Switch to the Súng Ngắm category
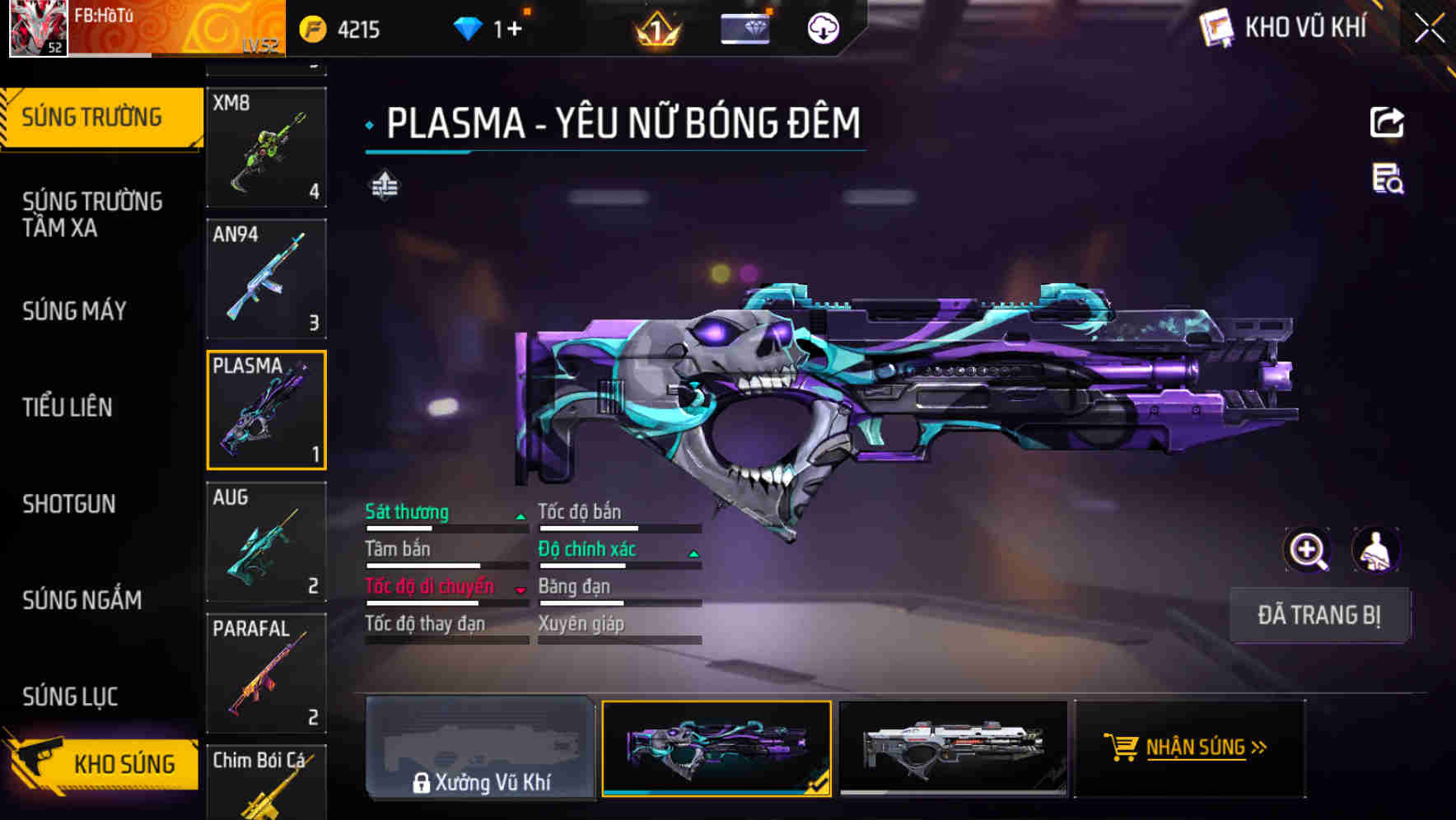Viewport: 1456px width, 820px height. click(82, 600)
